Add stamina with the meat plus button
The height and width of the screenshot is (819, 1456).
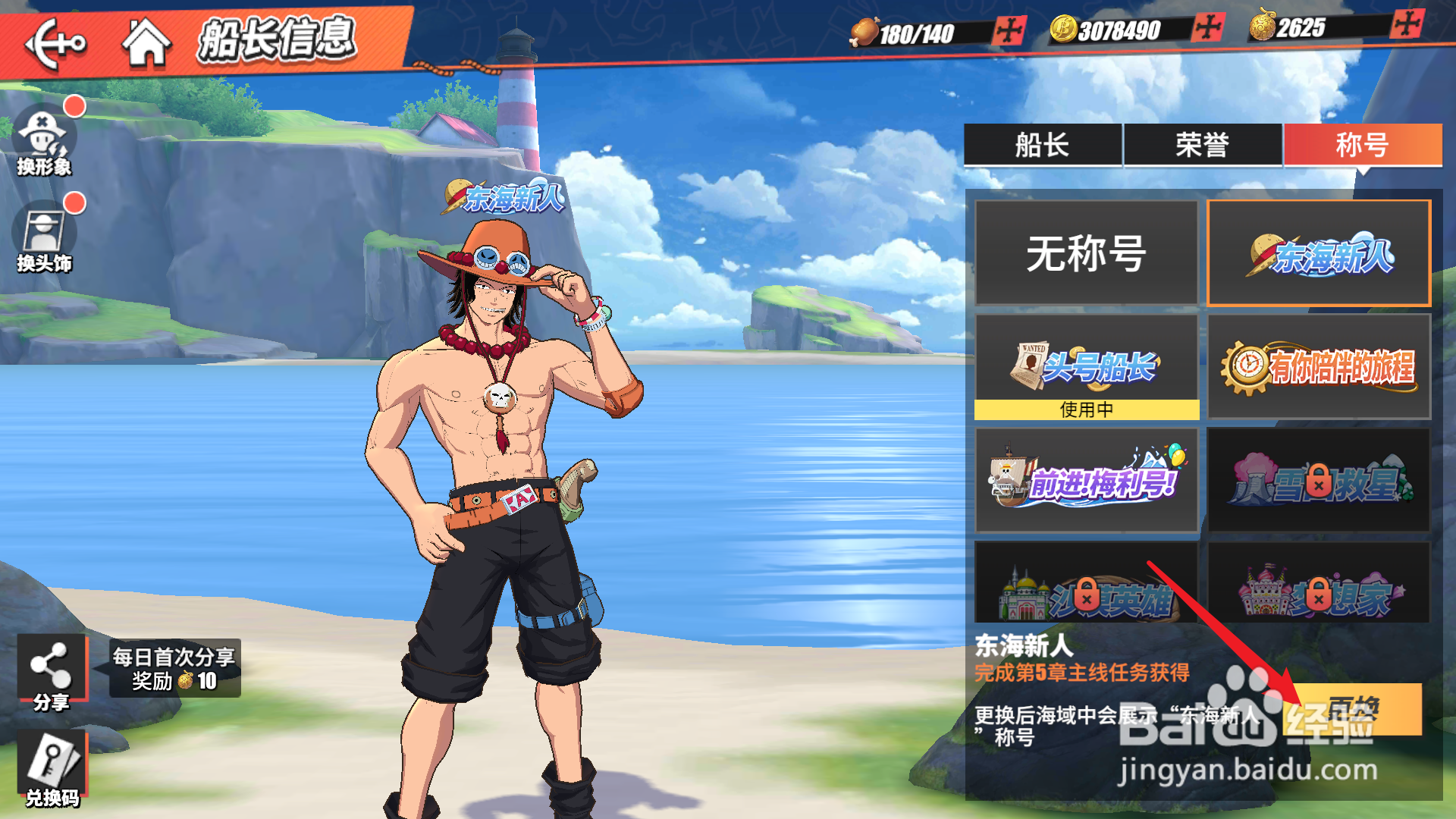click(1009, 31)
